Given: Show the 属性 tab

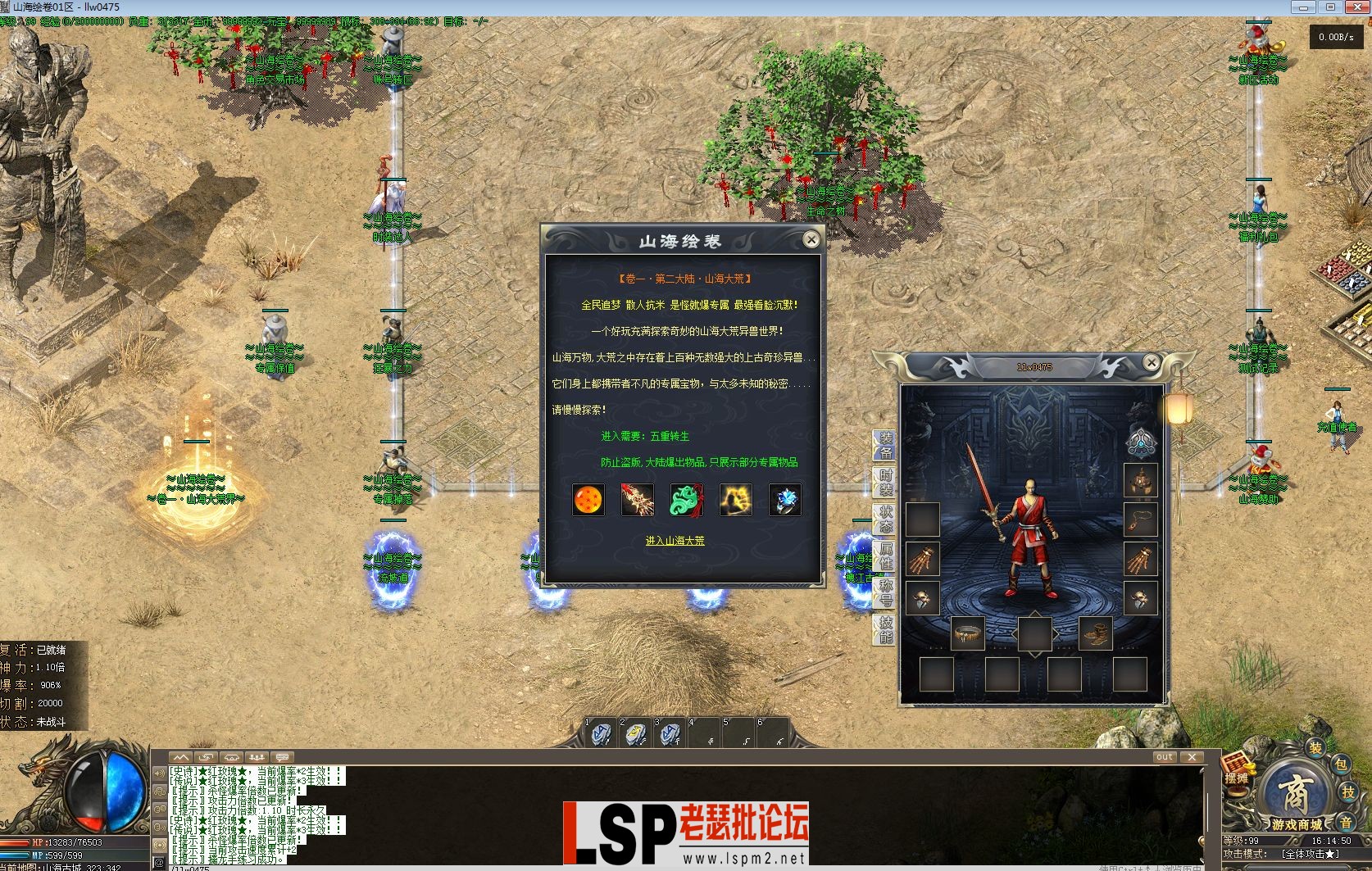Looking at the screenshot, I should [x=885, y=556].
